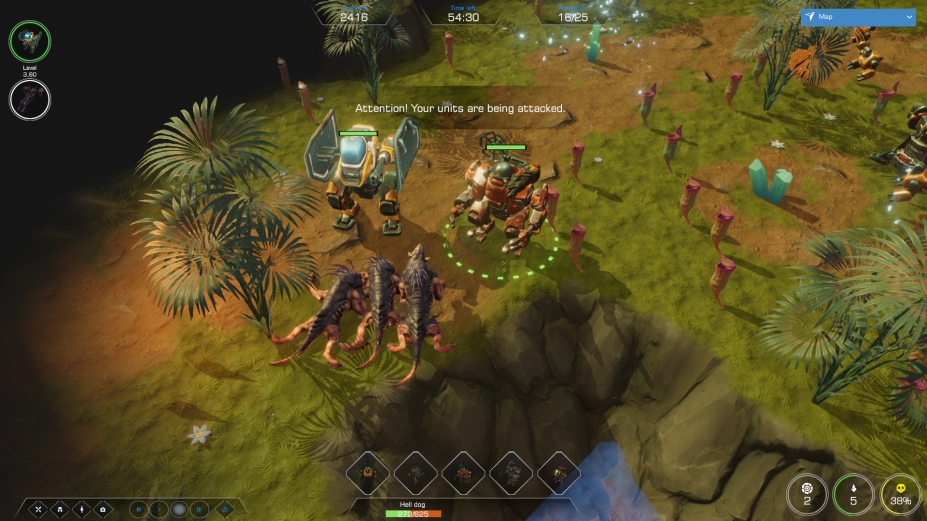Viewport: 927px width, 521px height.
Task: Click the camera icon in the toolbar
Action: pos(102,509)
